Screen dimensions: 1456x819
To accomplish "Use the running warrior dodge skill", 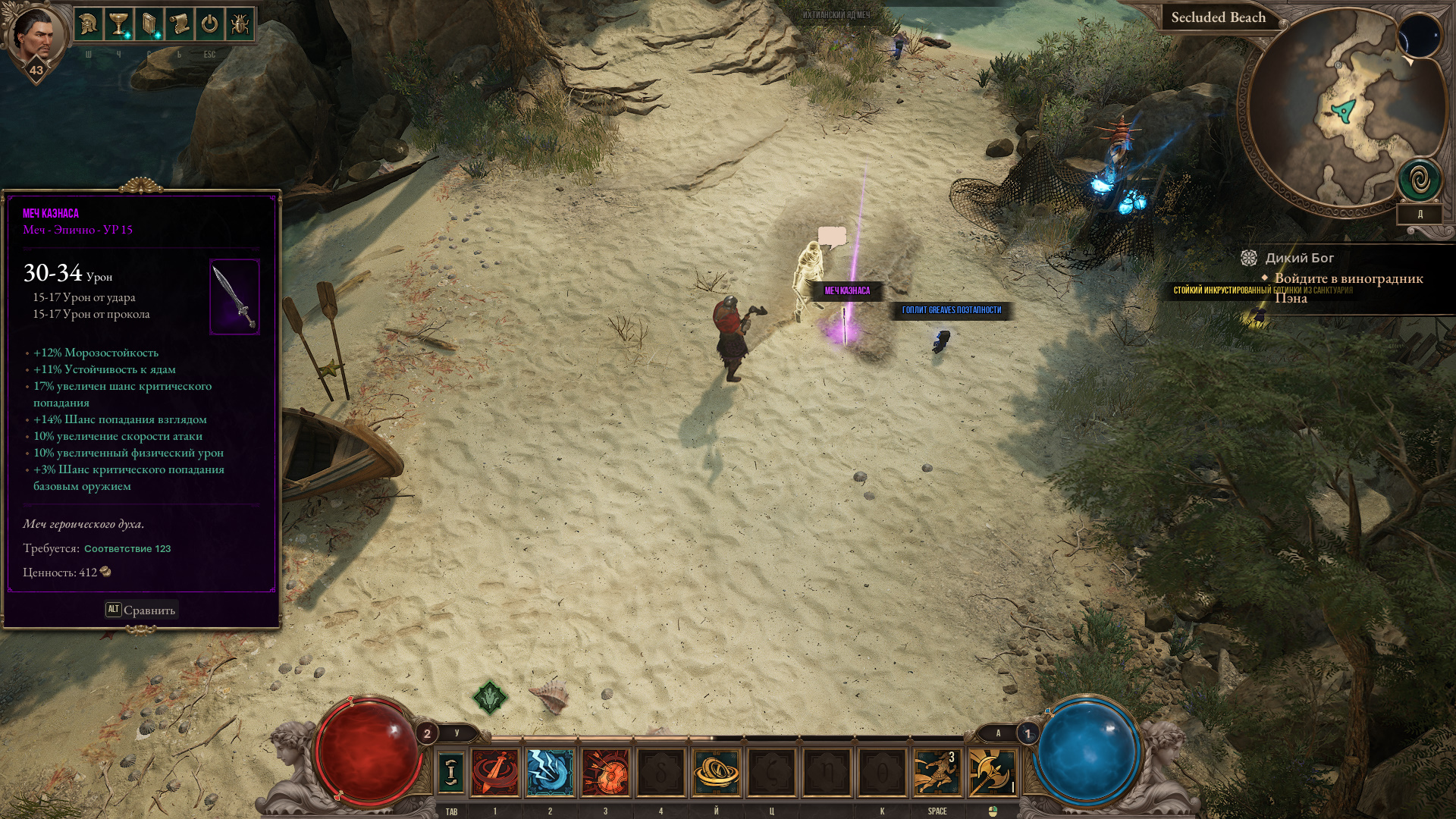I will (x=936, y=772).
